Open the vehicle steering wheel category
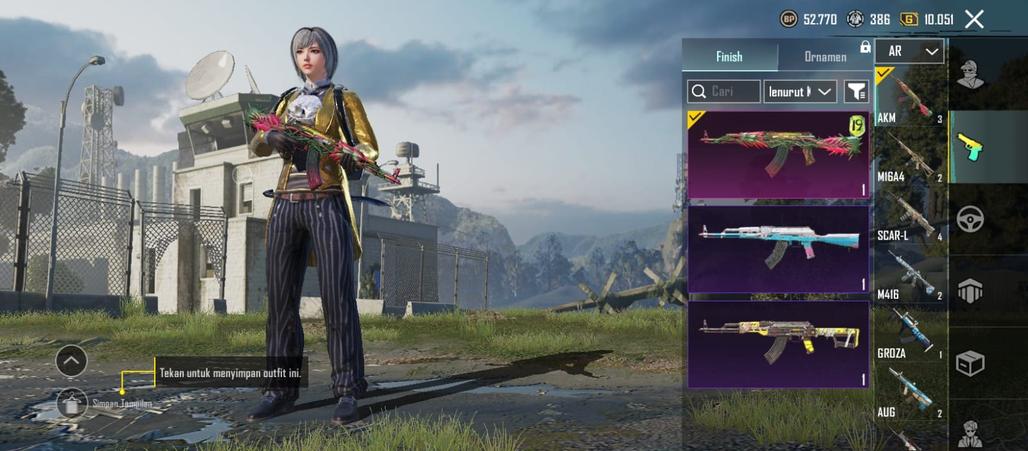 [x=969, y=219]
